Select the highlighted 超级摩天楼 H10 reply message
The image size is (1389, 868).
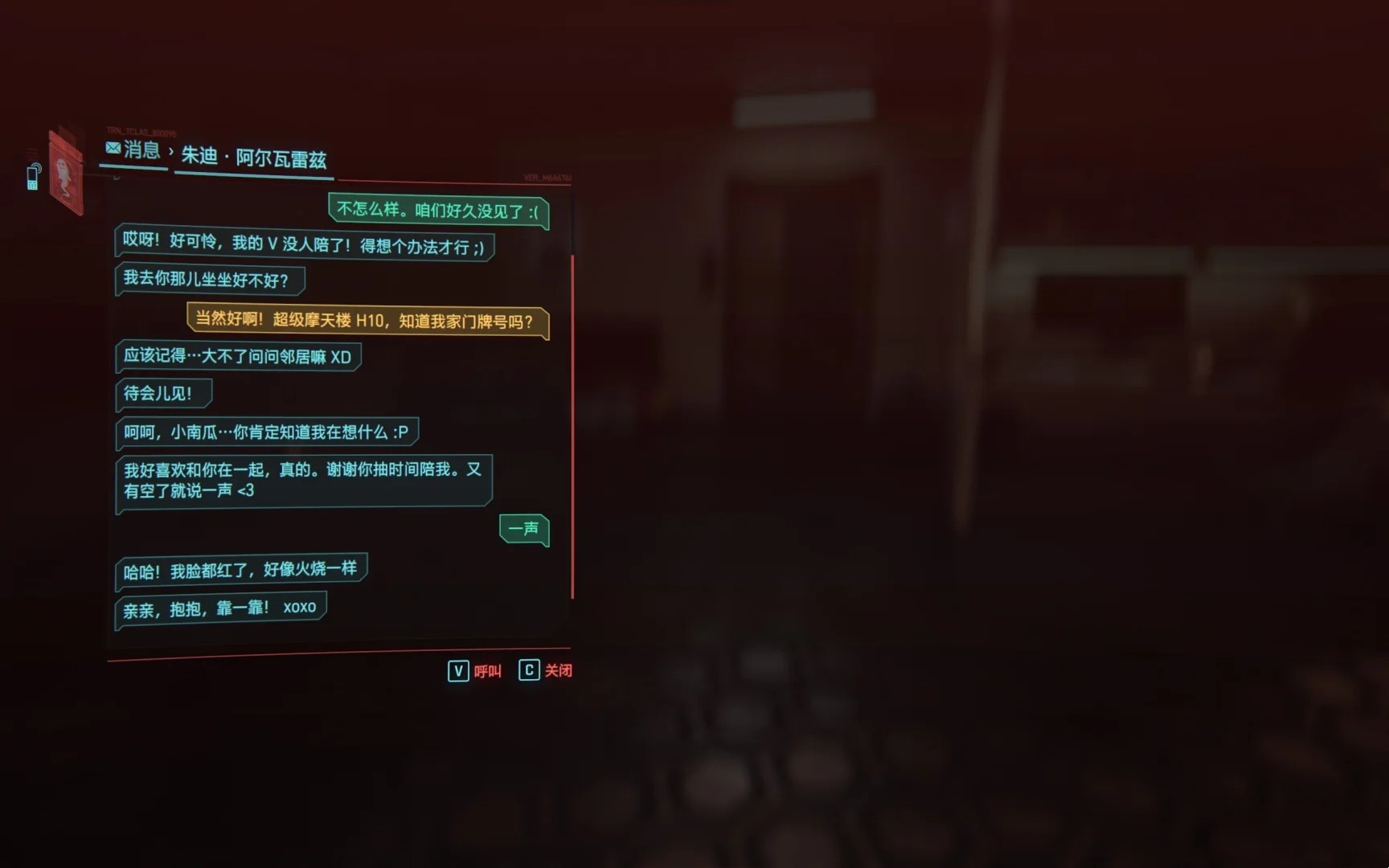pos(367,321)
